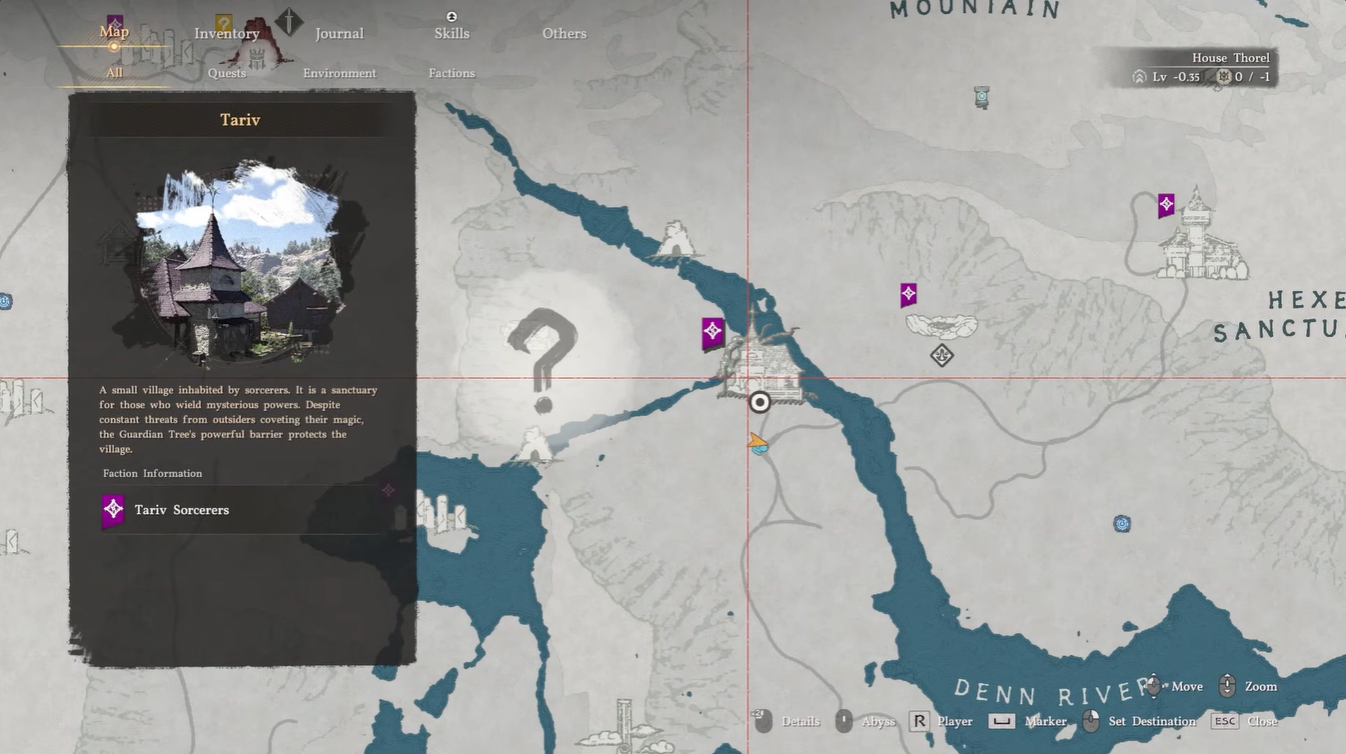Filter the map by Environment
1346x754 pixels.
coord(340,73)
